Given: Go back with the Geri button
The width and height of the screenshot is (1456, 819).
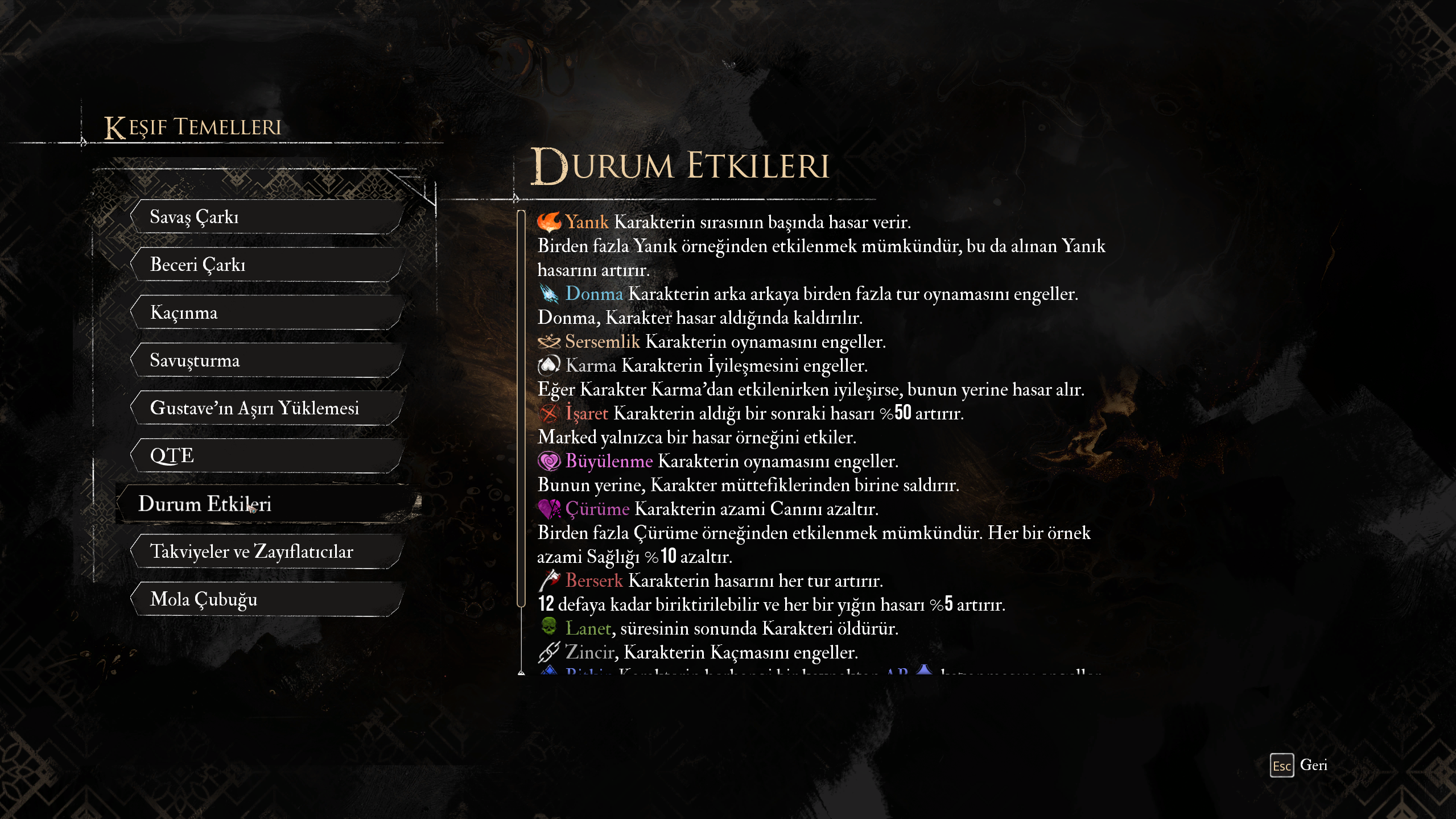Looking at the screenshot, I should [1299, 766].
